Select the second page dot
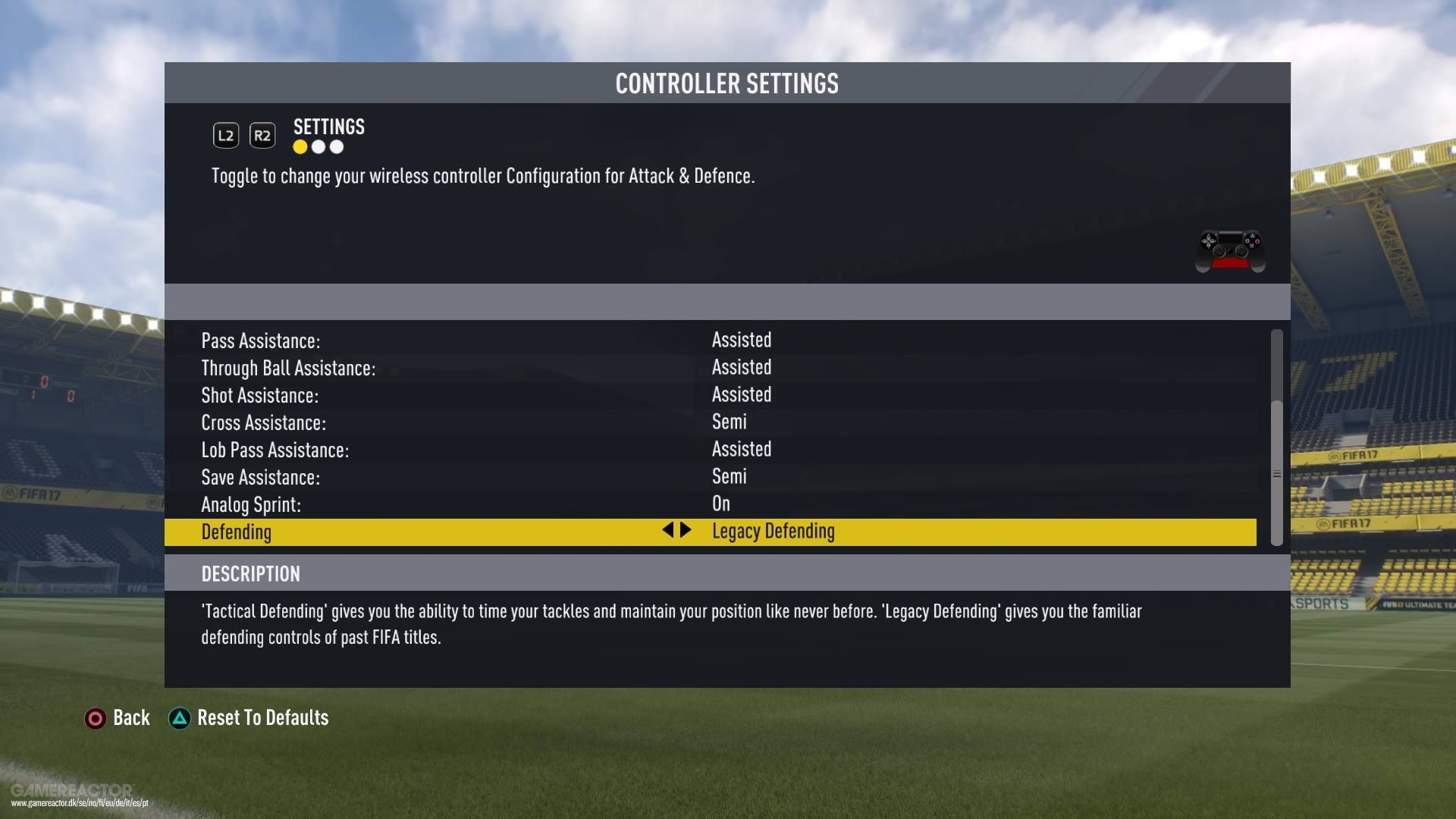1456x819 pixels. click(x=318, y=147)
